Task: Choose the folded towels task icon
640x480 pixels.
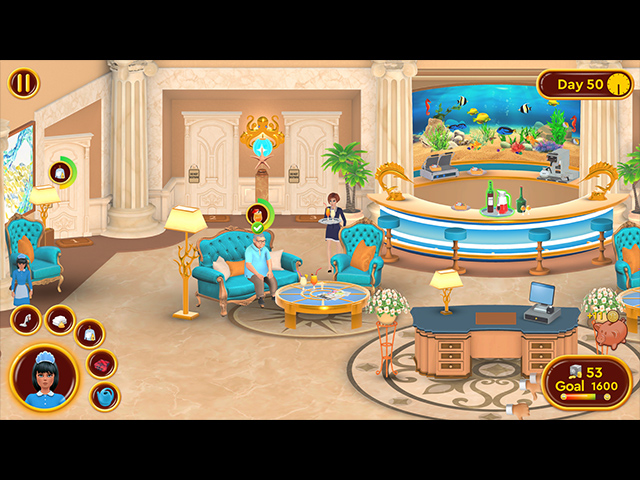Action: point(59,320)
